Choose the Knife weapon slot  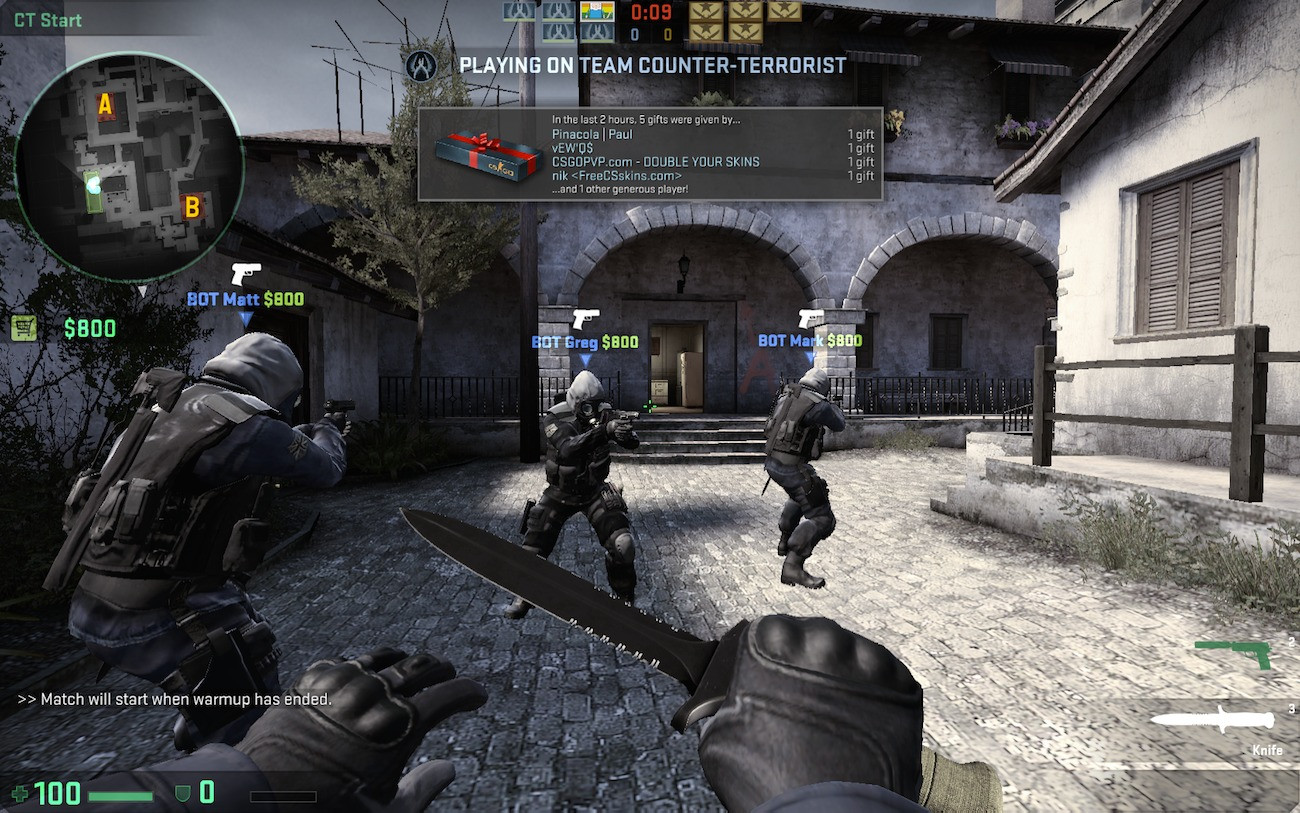pyautogui.click(x=1213, y=719)
